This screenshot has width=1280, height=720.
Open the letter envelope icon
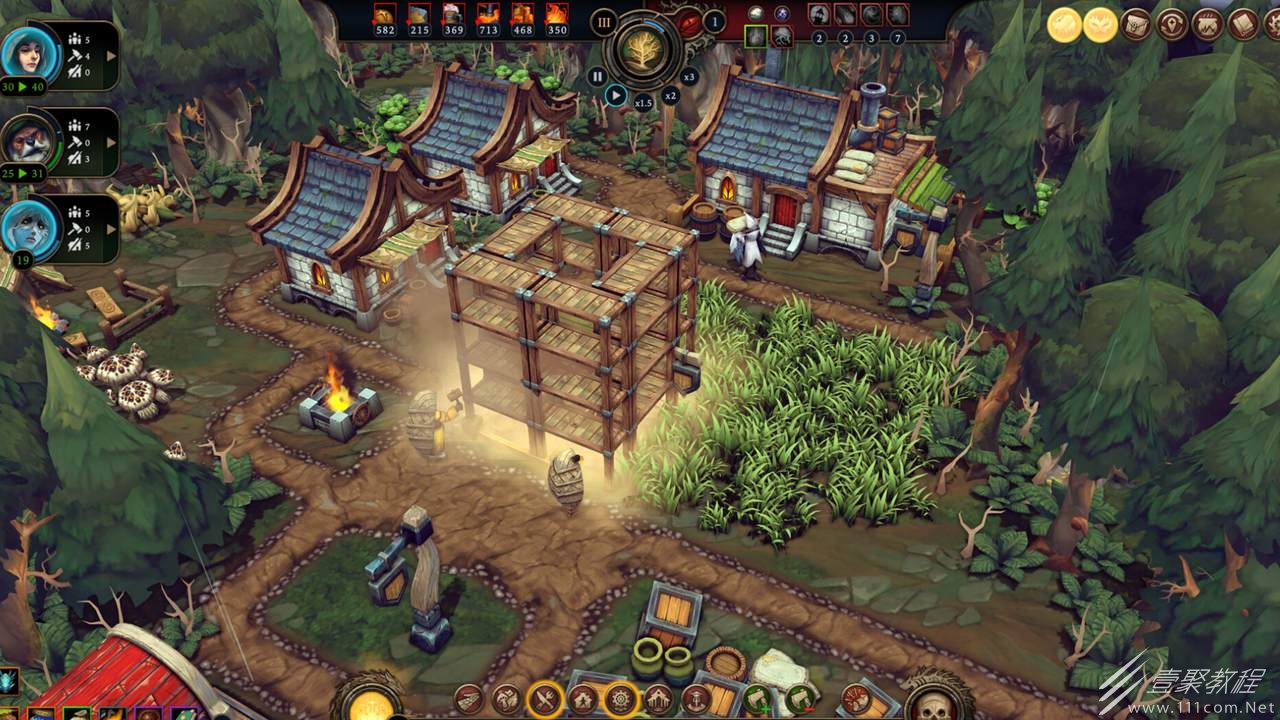pyautogui.click(x=1136, y=24)
